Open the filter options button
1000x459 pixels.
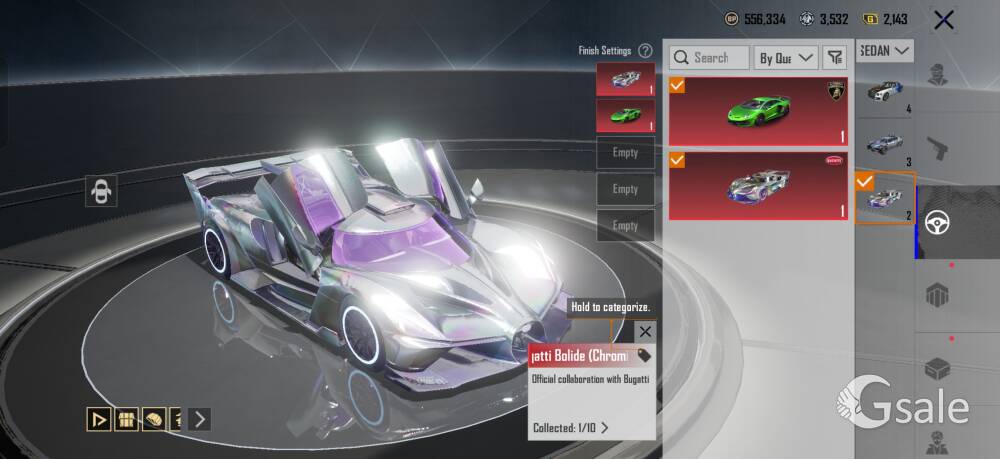click(x=835, y=58)
